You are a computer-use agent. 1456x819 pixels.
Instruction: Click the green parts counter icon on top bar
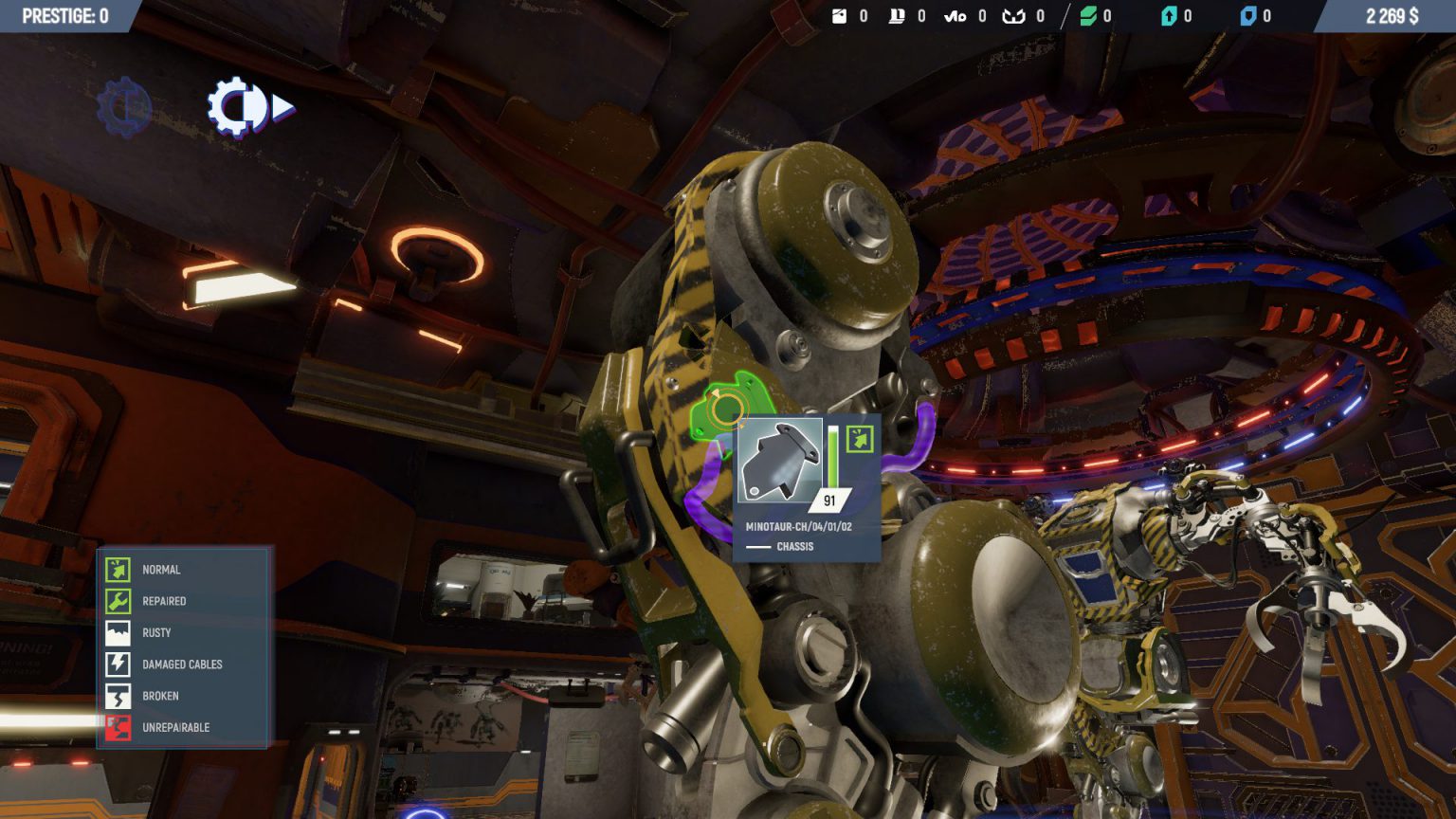tap(1088, 15)
